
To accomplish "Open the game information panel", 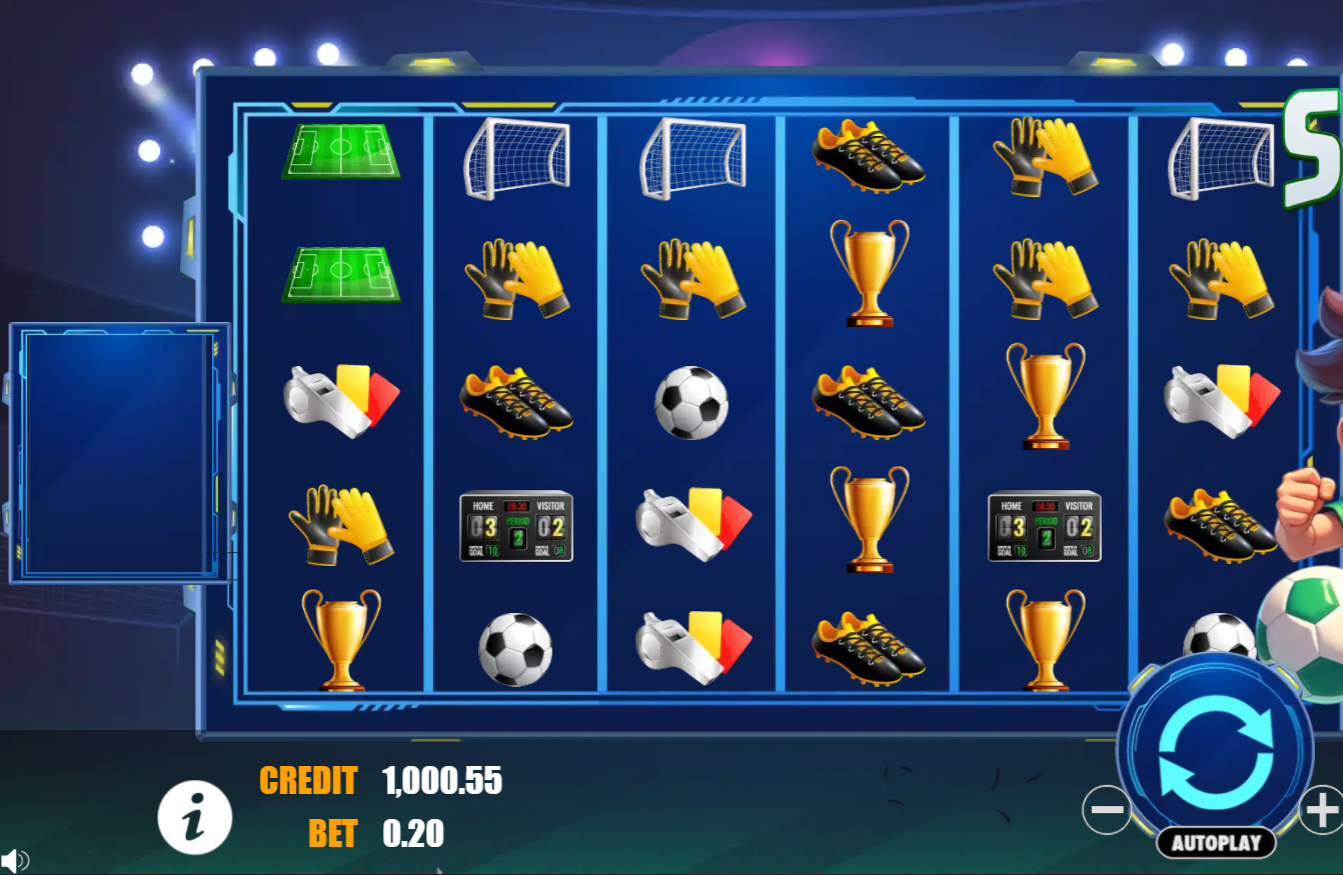I will (x=192, y=818).
